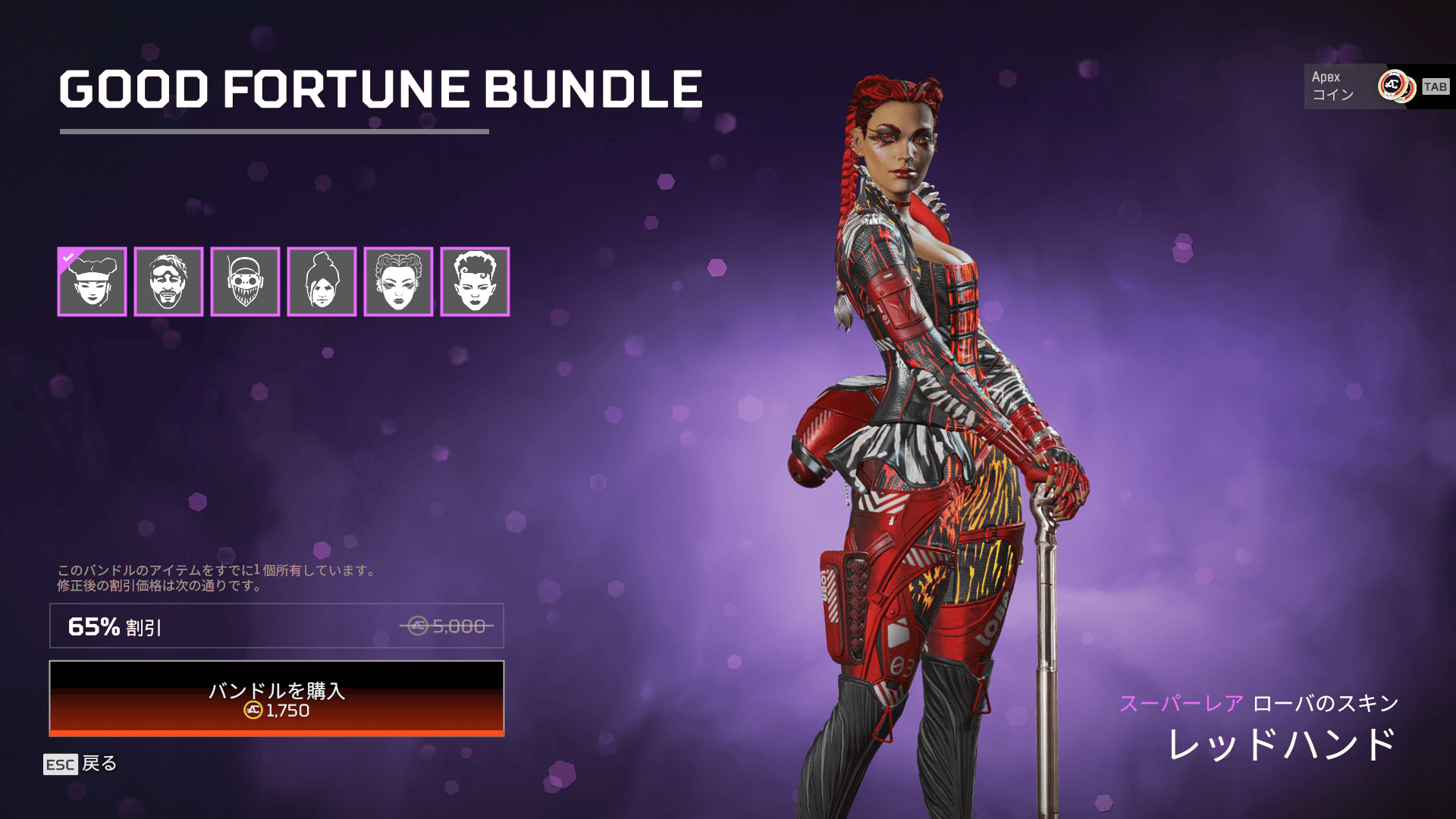The height and width of the screenshot is (819, 1456).
Task: Preview the bearded Mirage skin item
Action: click(x=168, y=281)
